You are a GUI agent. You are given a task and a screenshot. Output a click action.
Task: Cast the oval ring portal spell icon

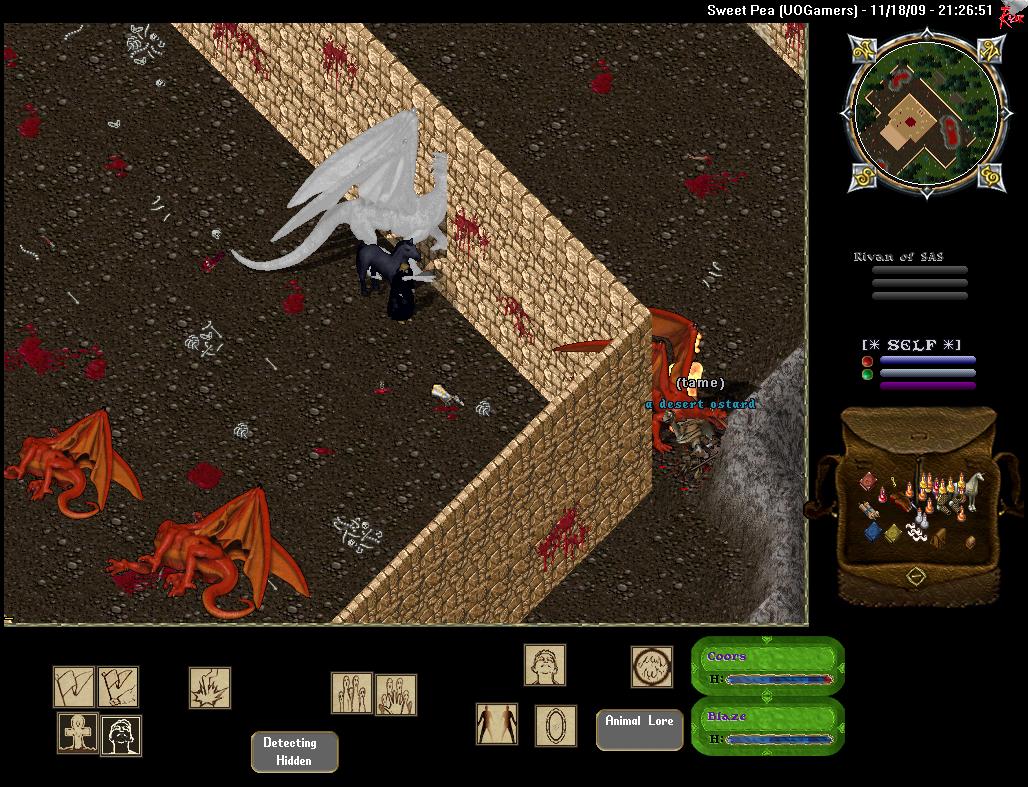click(x=555, y=725)
